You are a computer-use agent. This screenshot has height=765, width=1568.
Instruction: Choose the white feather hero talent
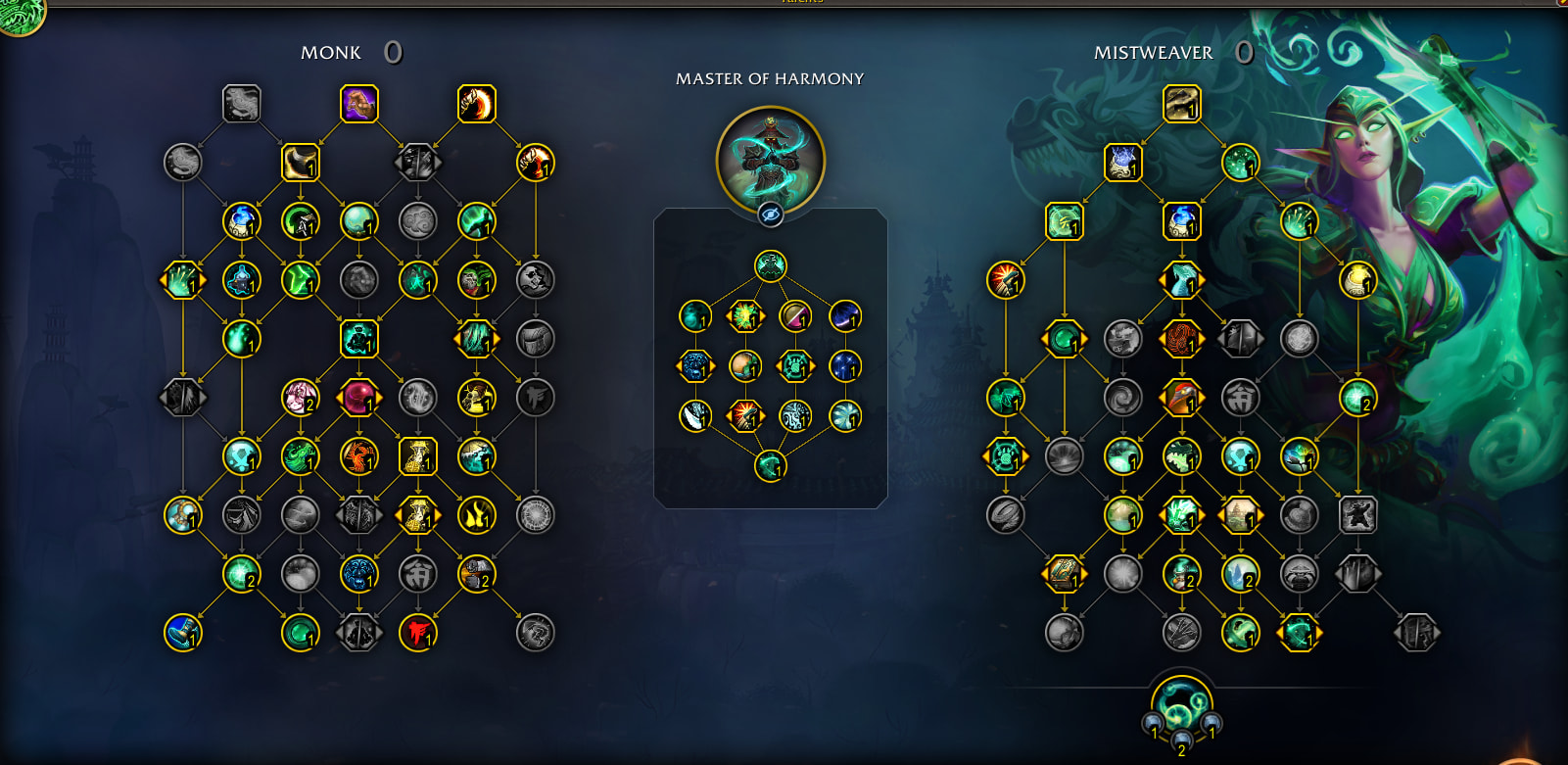pyautogui.click(x=695, y=416)
